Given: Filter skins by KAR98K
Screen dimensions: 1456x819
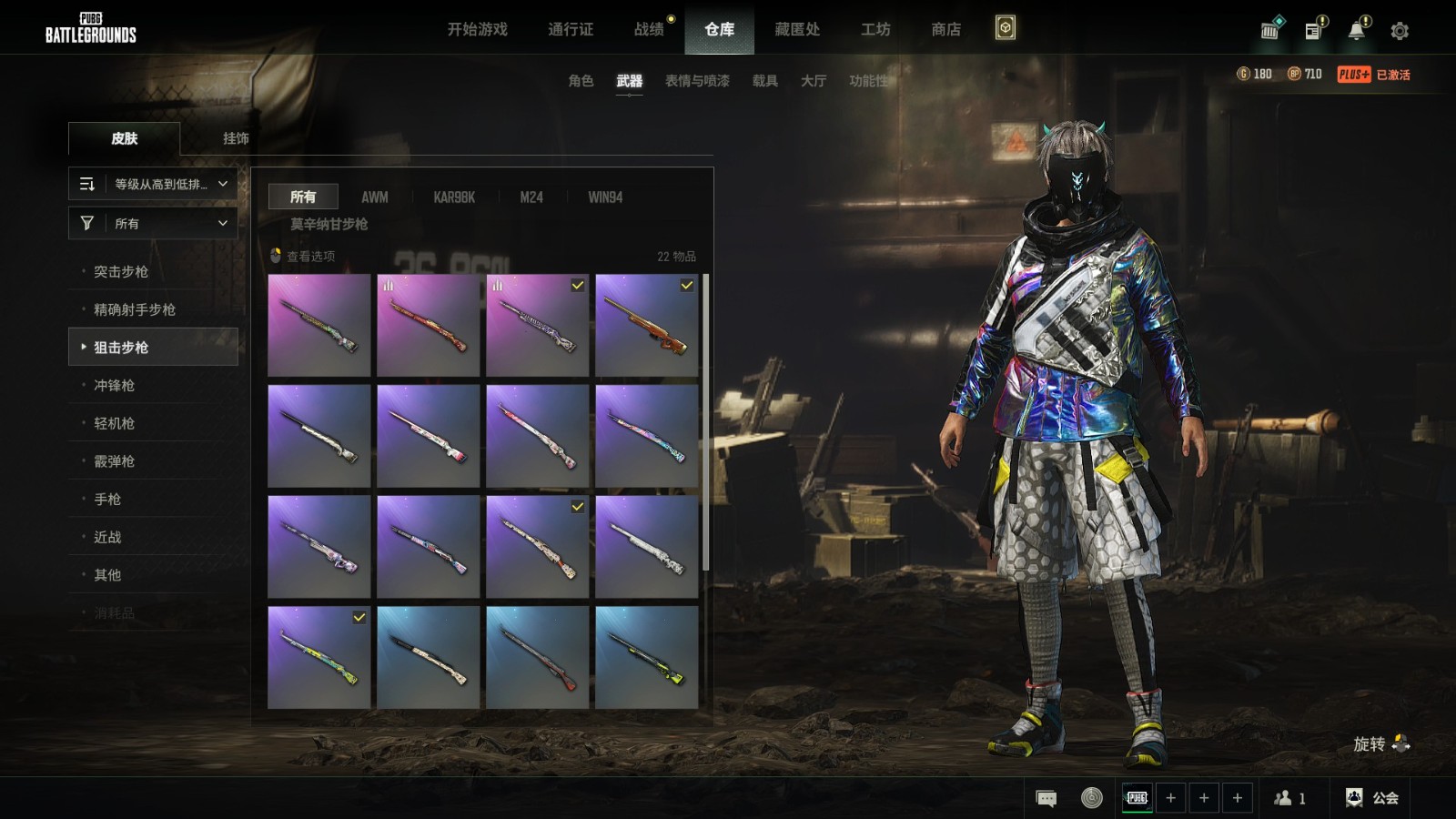Looking at the screenshot, I should pyautogui.click(x=454, y=197).
